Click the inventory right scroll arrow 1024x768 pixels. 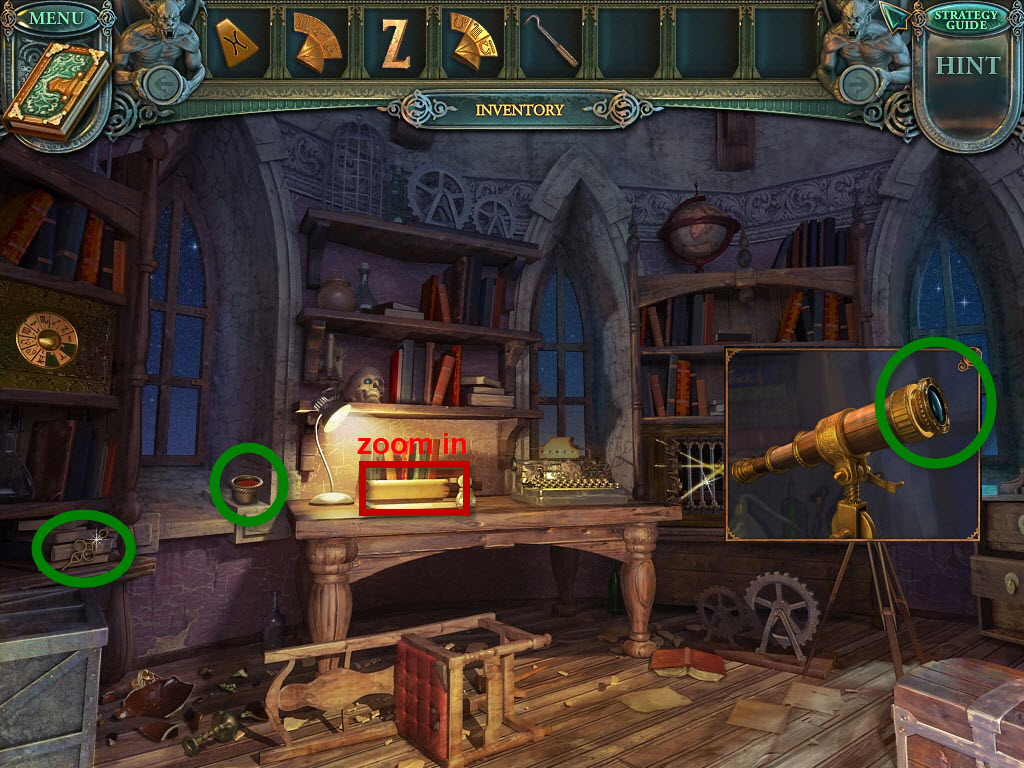point(856,84)
